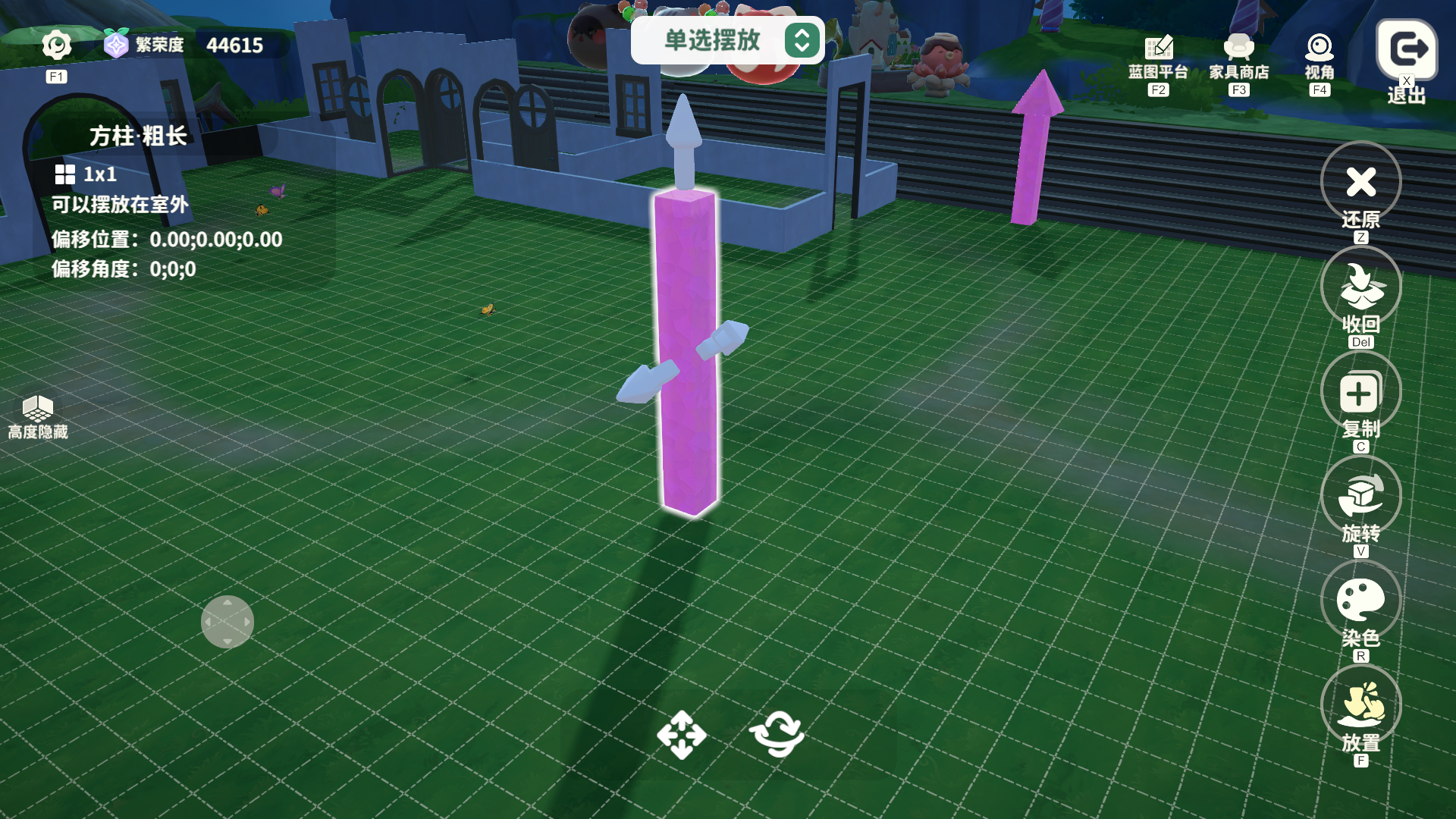Click the move arrows control at bottom center

[x=683, y=735]
